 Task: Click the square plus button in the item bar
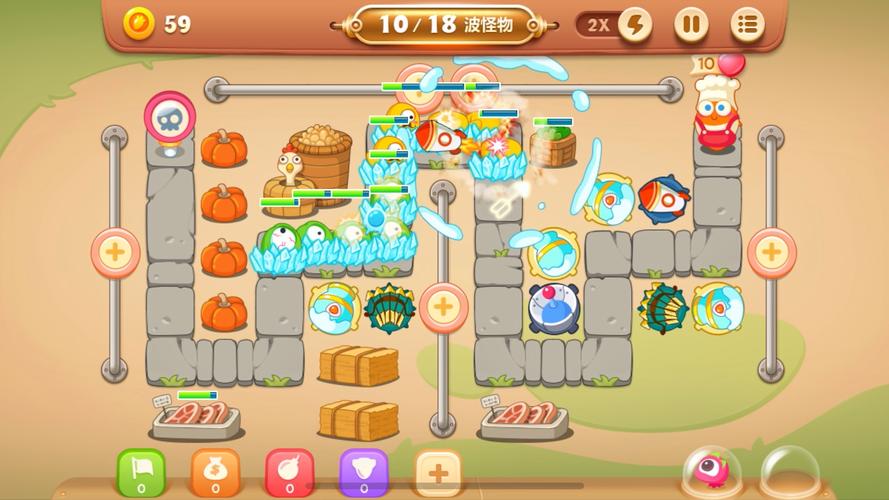click(437, 471)
